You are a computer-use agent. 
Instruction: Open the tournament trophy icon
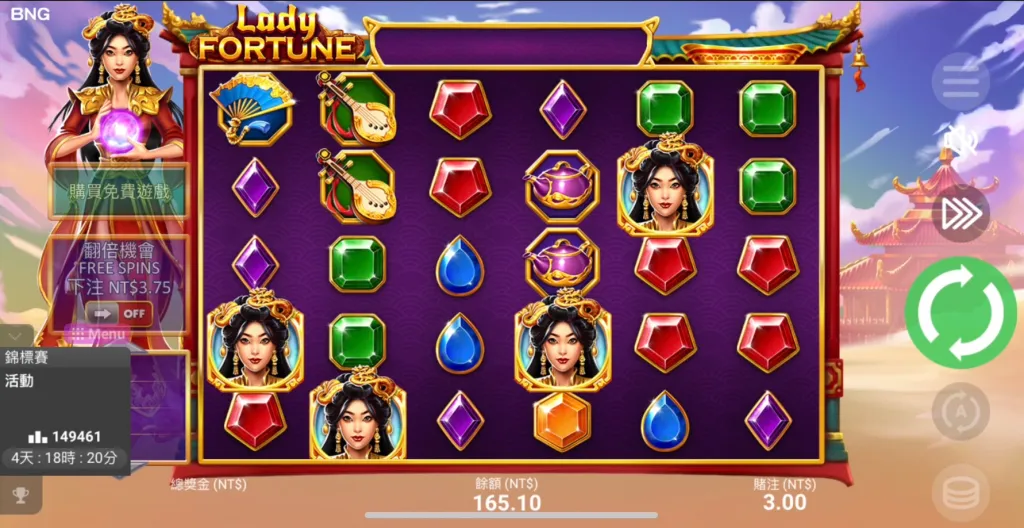[20, 494]
